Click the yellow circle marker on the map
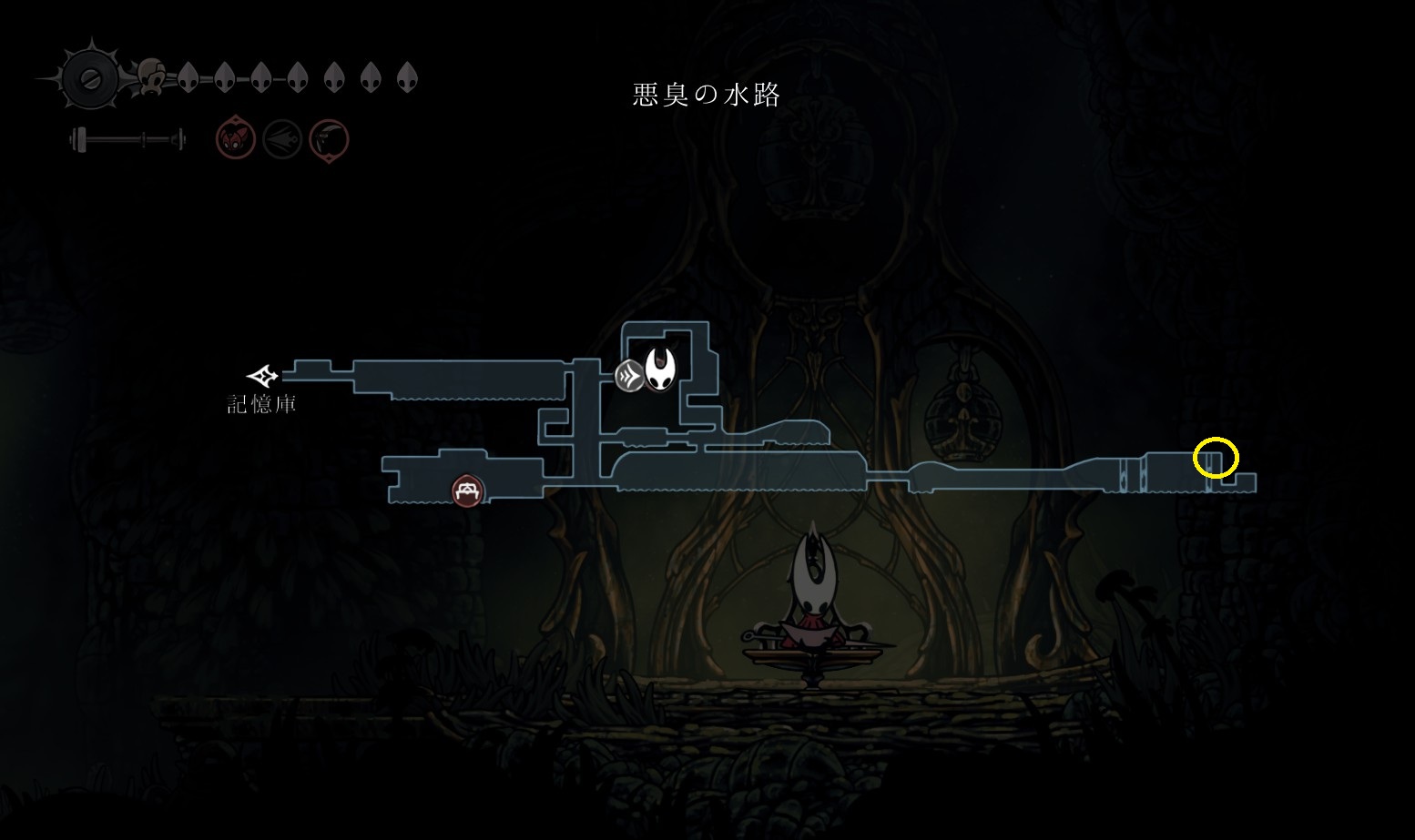 pos(1216,458)
